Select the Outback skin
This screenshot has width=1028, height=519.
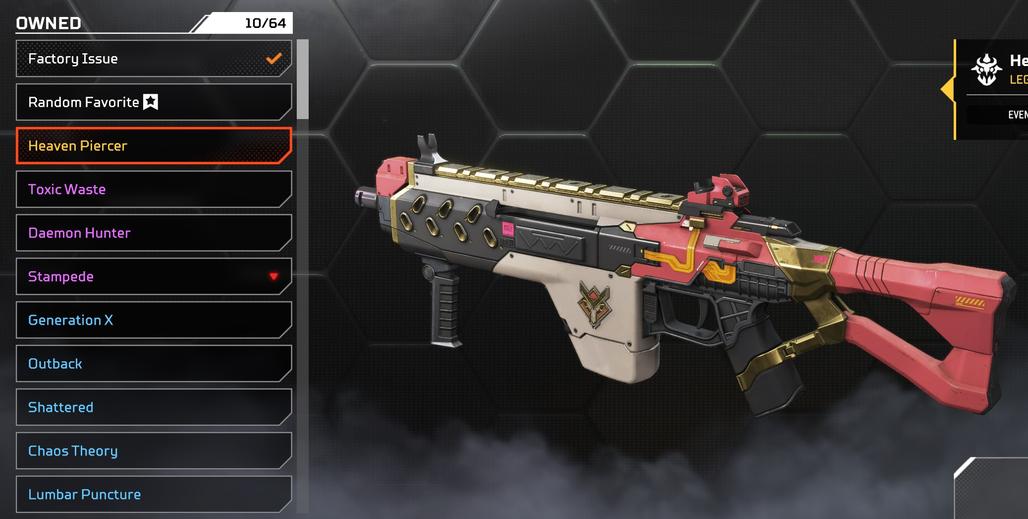(154, 364)
